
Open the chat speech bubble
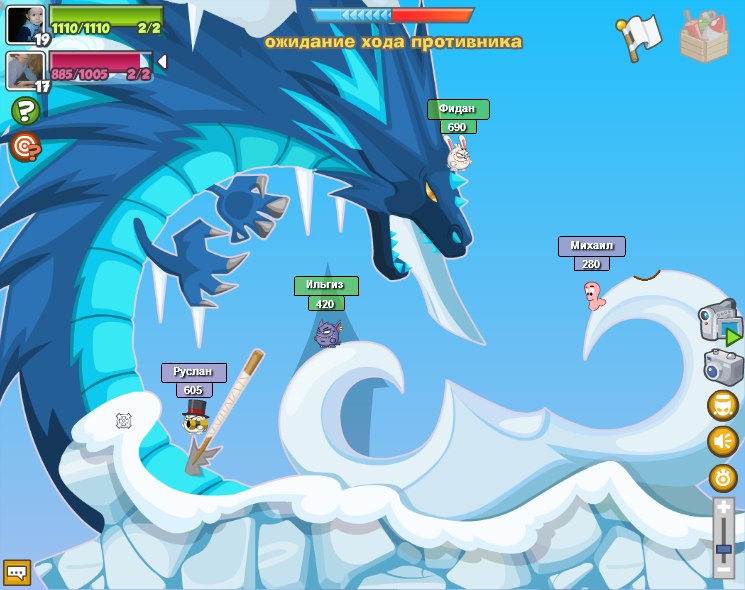pyautogui.click(x=16, y=572)
